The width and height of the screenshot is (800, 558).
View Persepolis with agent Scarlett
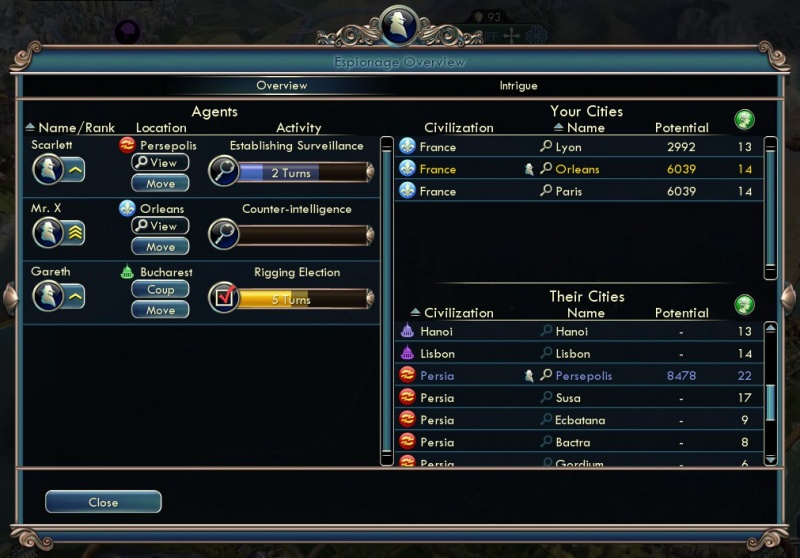[x=160, y=163]
